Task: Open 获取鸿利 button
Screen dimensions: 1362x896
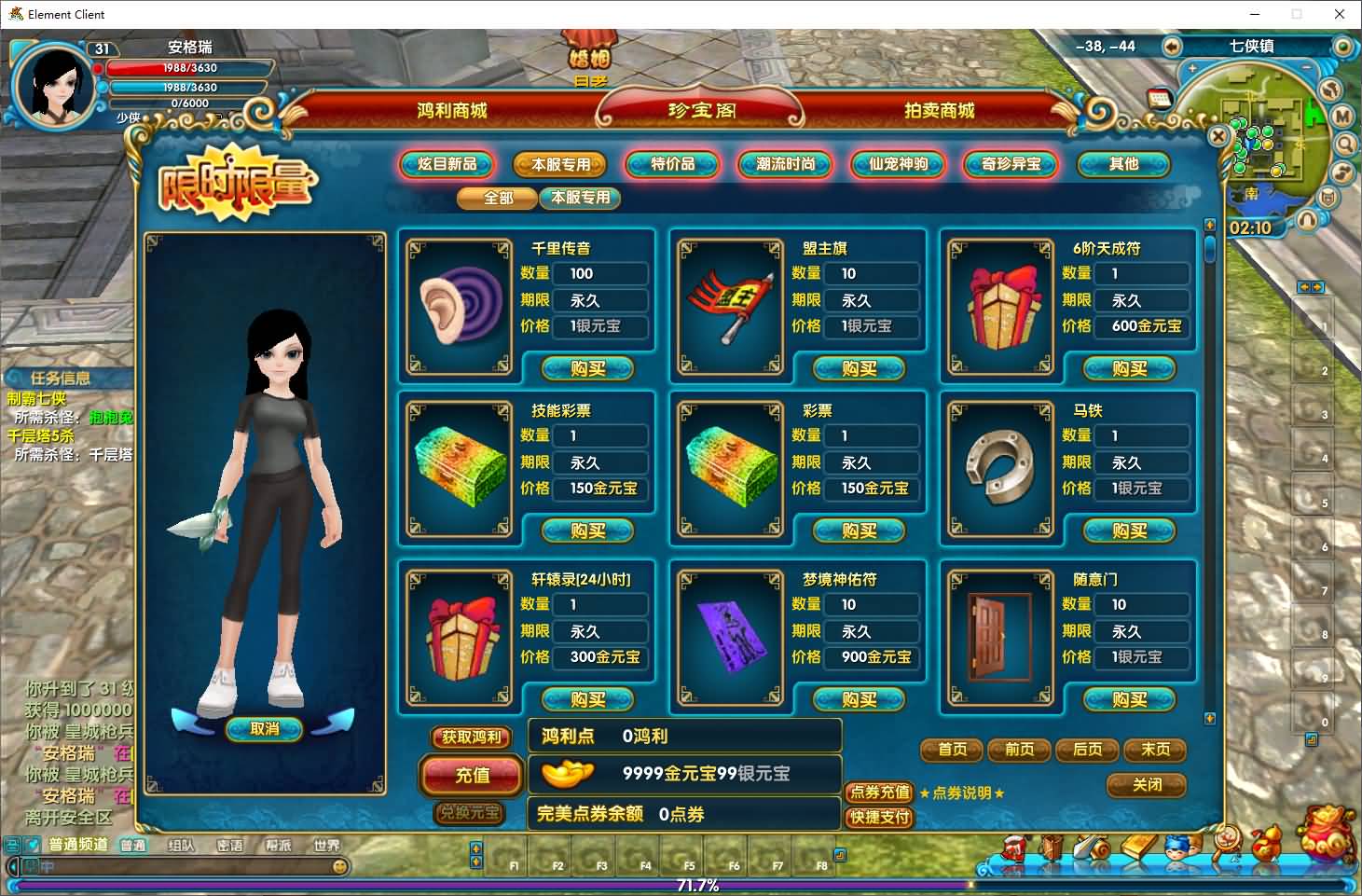Action: [x=472, y=737]
